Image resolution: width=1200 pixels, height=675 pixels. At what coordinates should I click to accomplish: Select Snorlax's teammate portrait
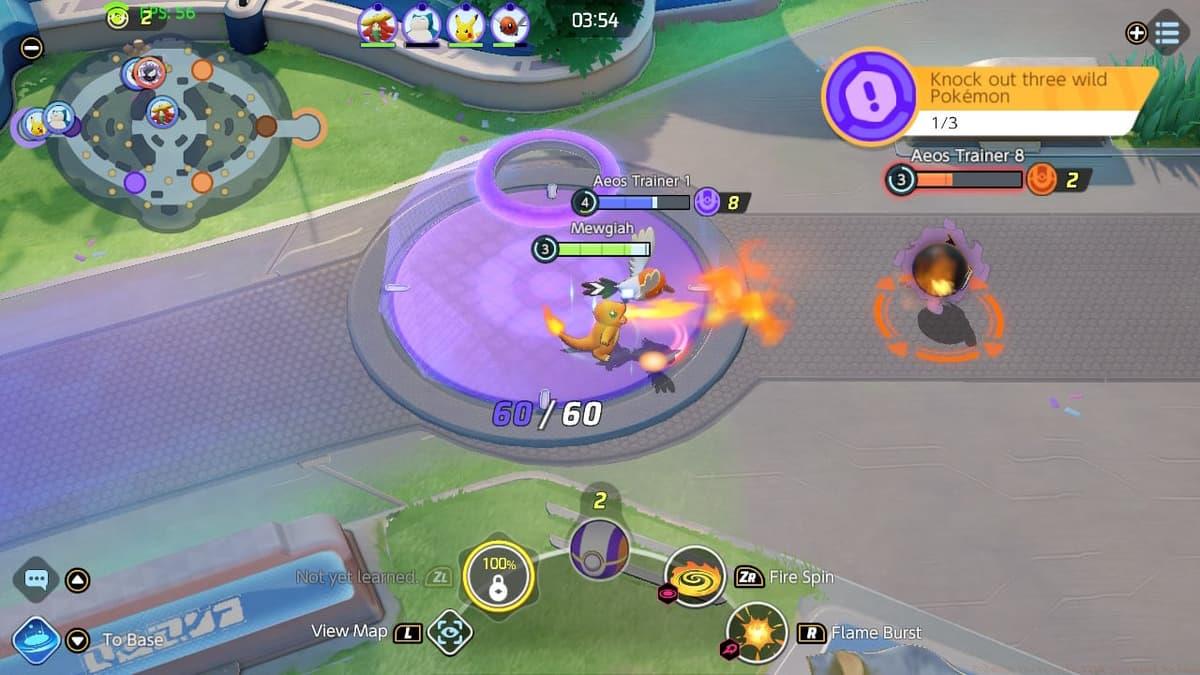(x=421, y=25)
